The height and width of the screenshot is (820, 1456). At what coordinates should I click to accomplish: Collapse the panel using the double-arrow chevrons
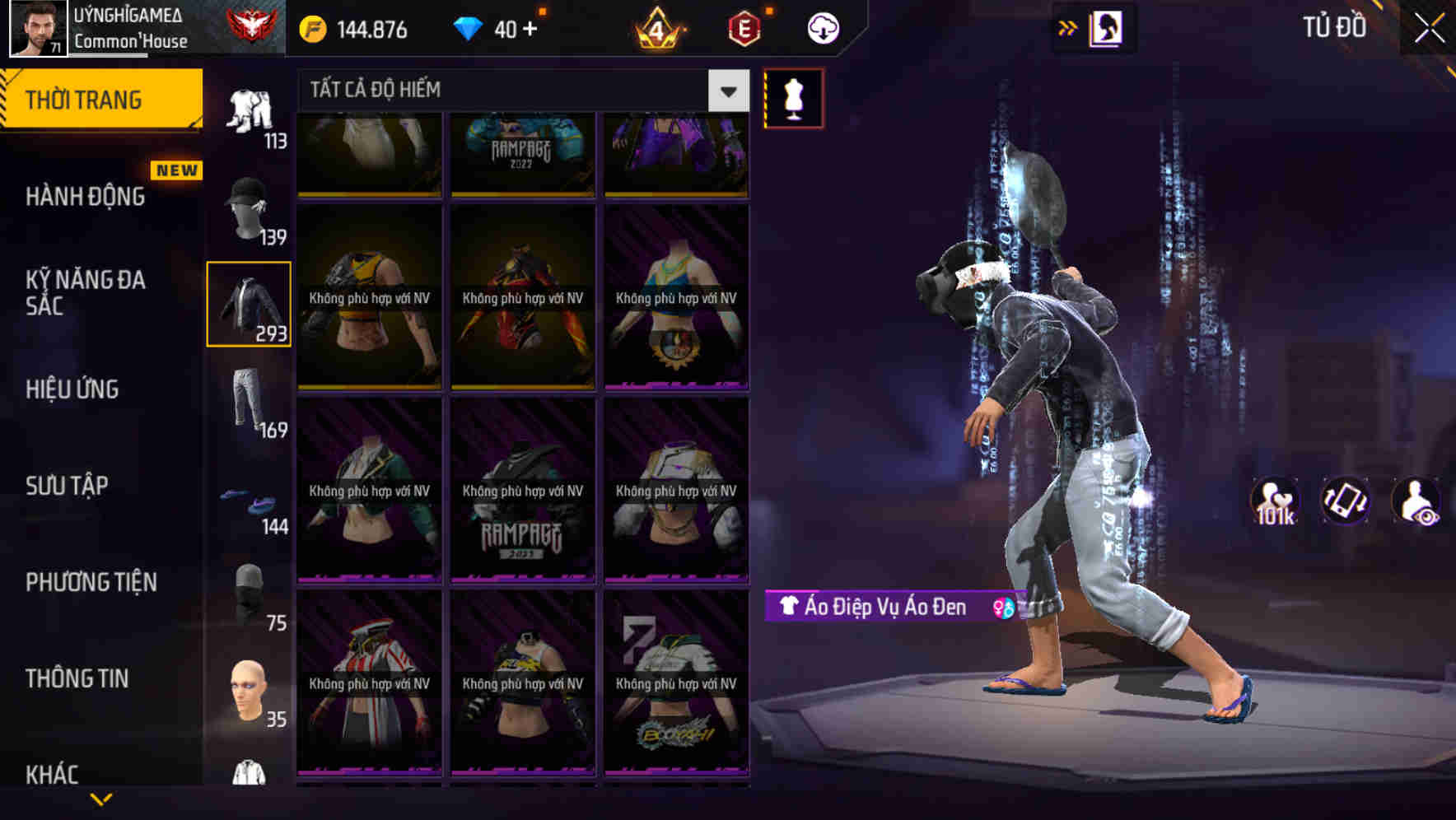point(1068,27)
